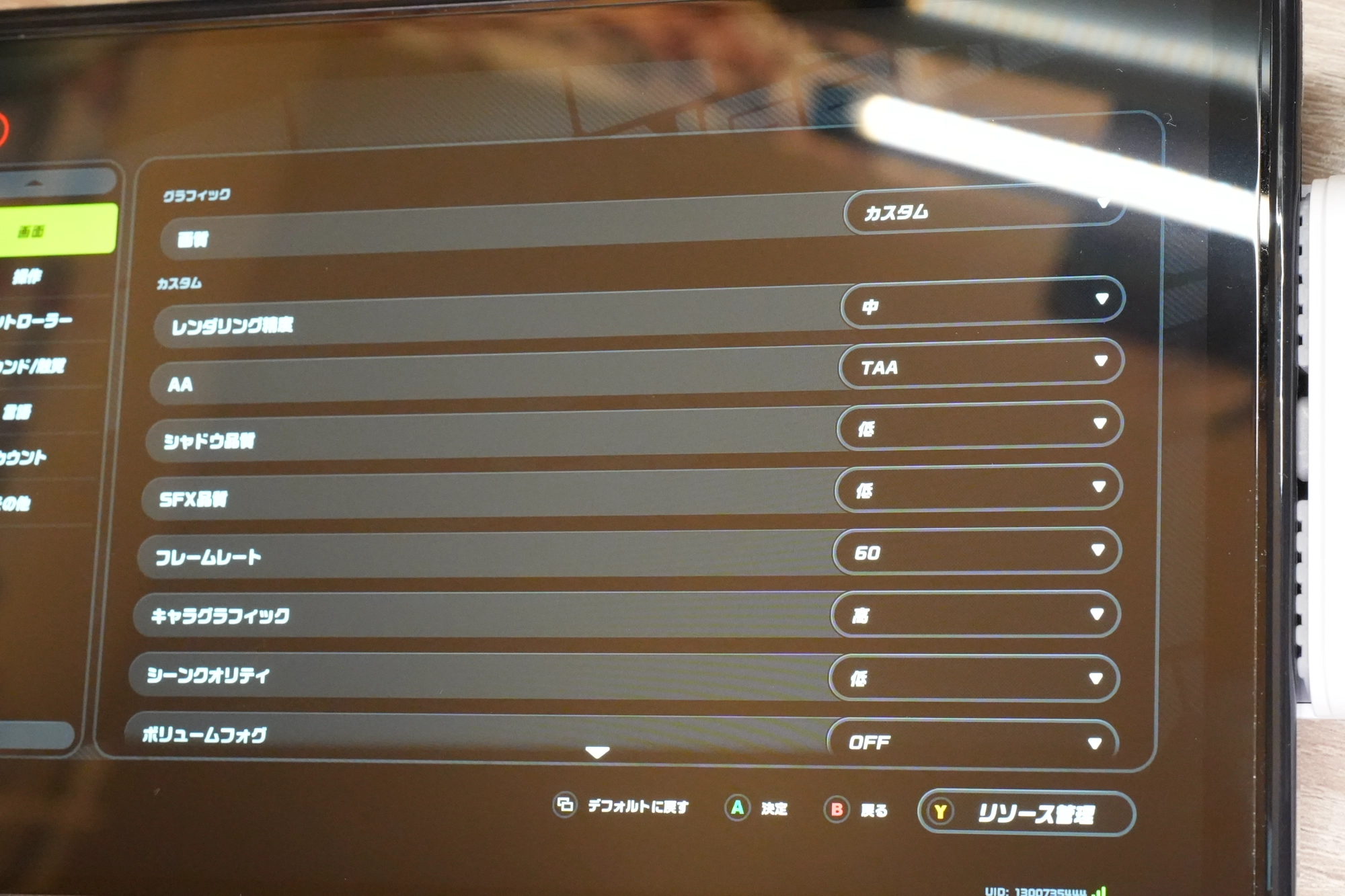Image resolution: width=1345 pixels, height=896 pixels.
Task: Open the 画質 dropdown set to カスタム
Action: (982, 211)
